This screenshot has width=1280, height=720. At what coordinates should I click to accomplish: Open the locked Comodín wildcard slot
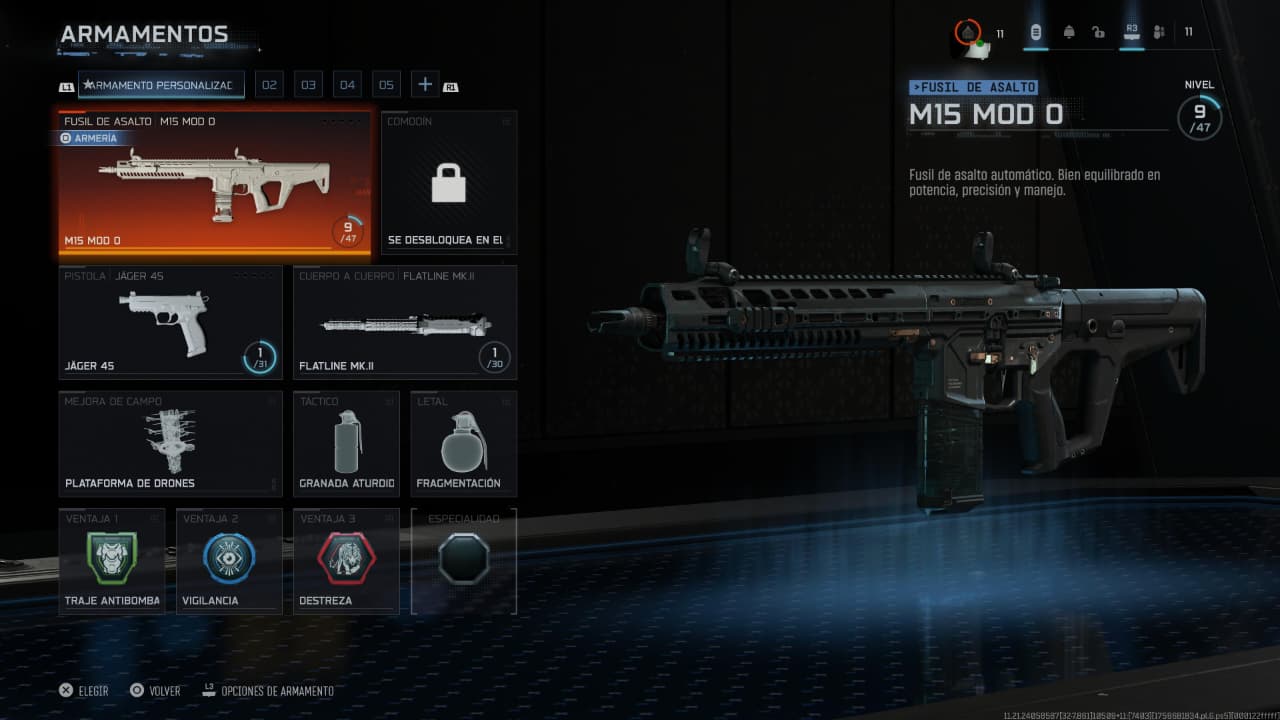449,183
